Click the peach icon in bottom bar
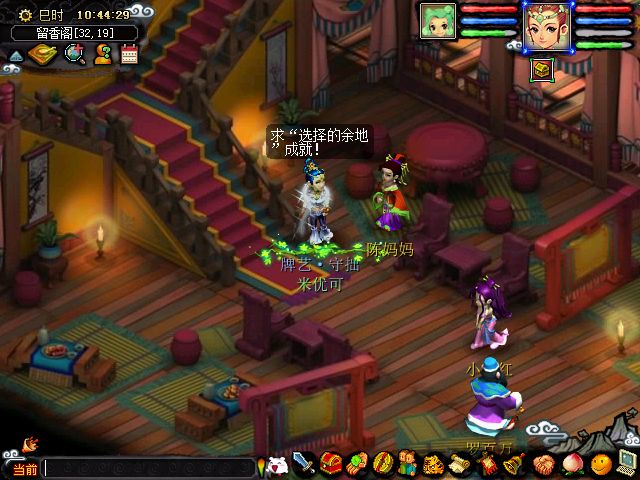 [x=572, y=465]
